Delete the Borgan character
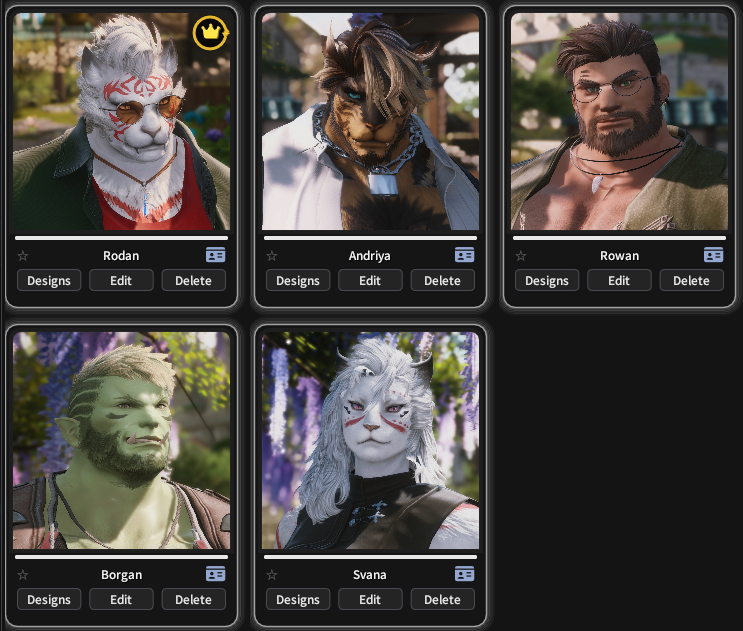The image size is (743, 631). coord(193,600)
